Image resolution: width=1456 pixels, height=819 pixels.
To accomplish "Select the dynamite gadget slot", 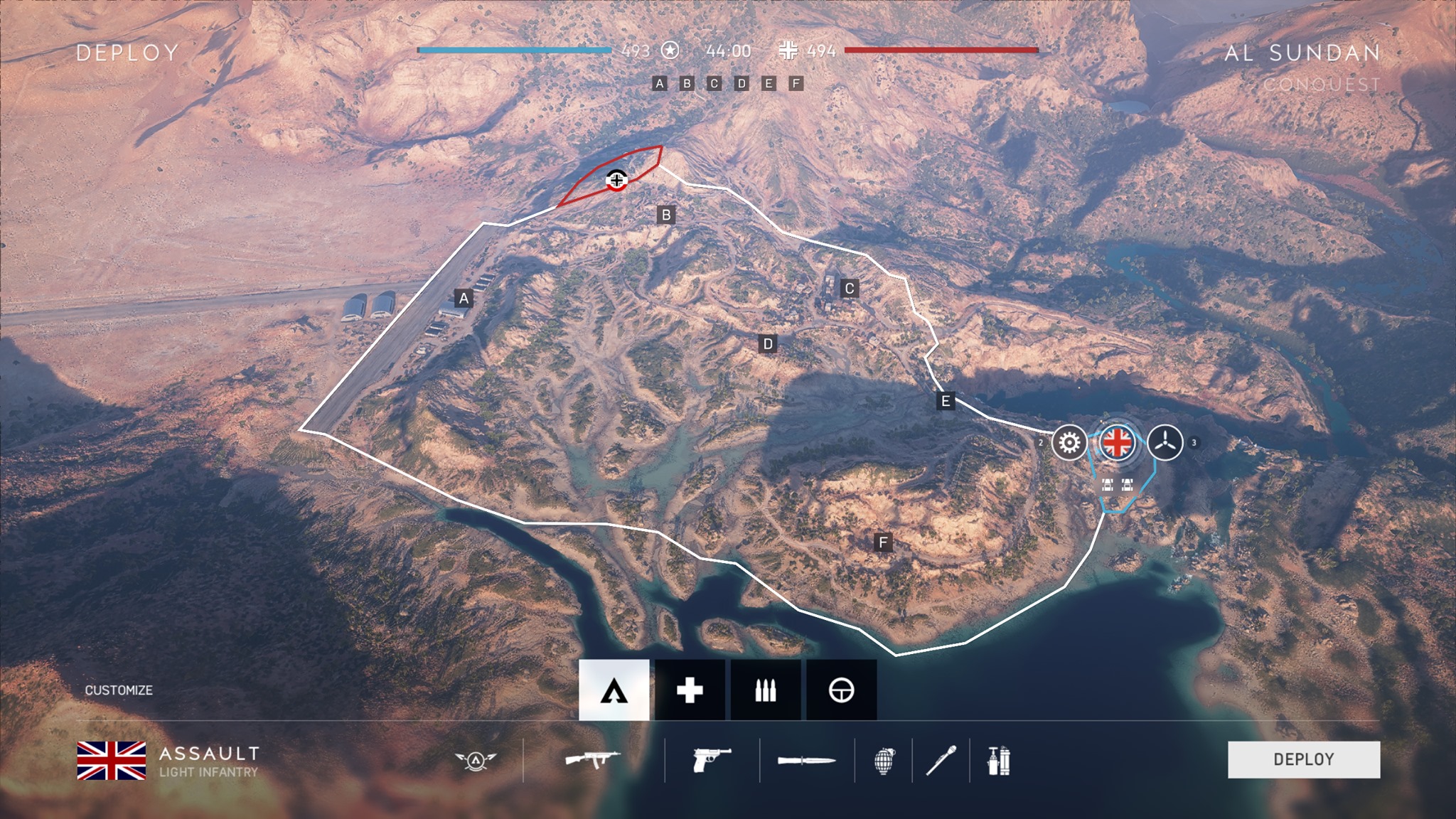I will (x=999, y=761).
